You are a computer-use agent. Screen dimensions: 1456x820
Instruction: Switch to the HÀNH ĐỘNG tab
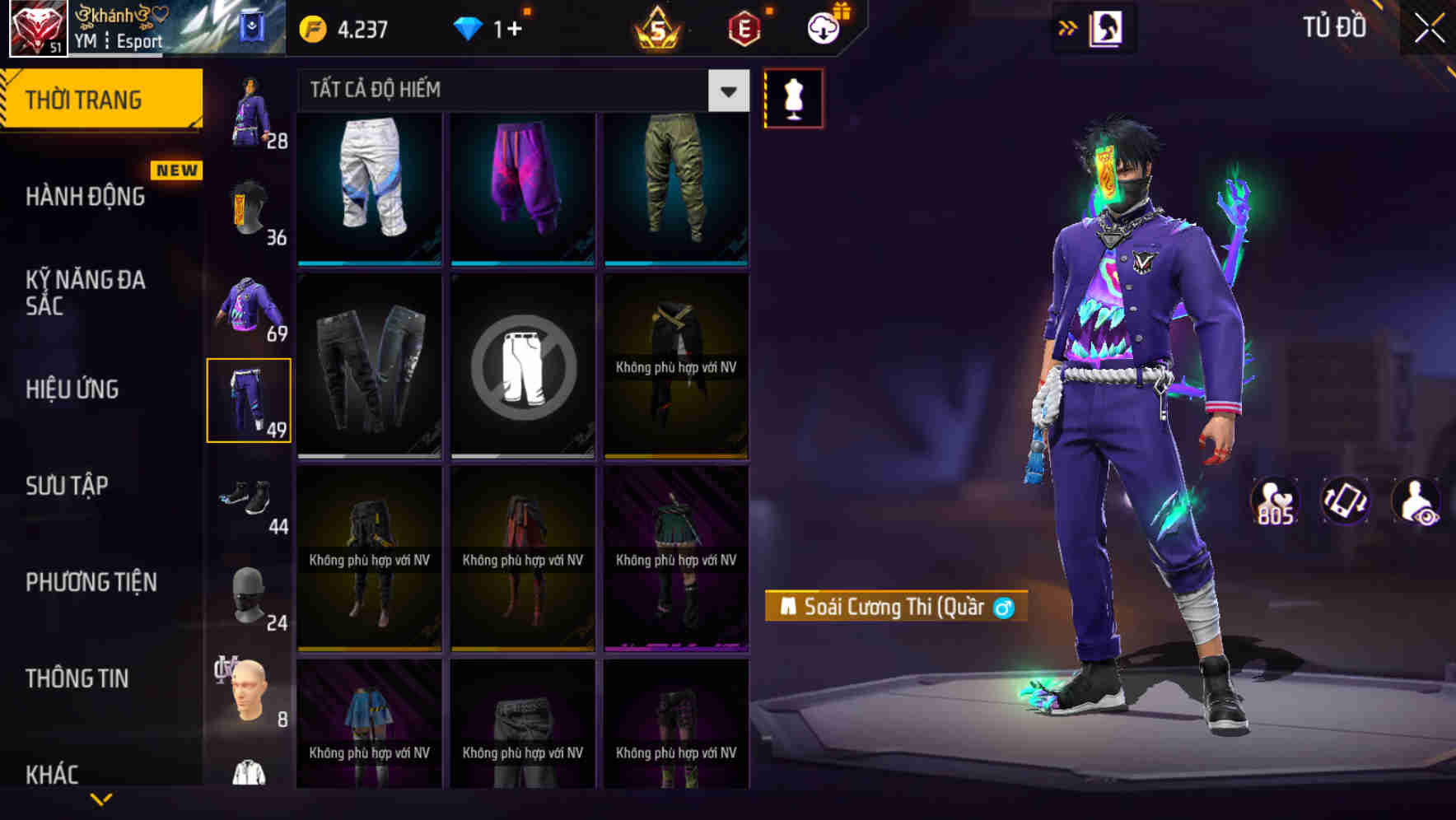[85, 197]
